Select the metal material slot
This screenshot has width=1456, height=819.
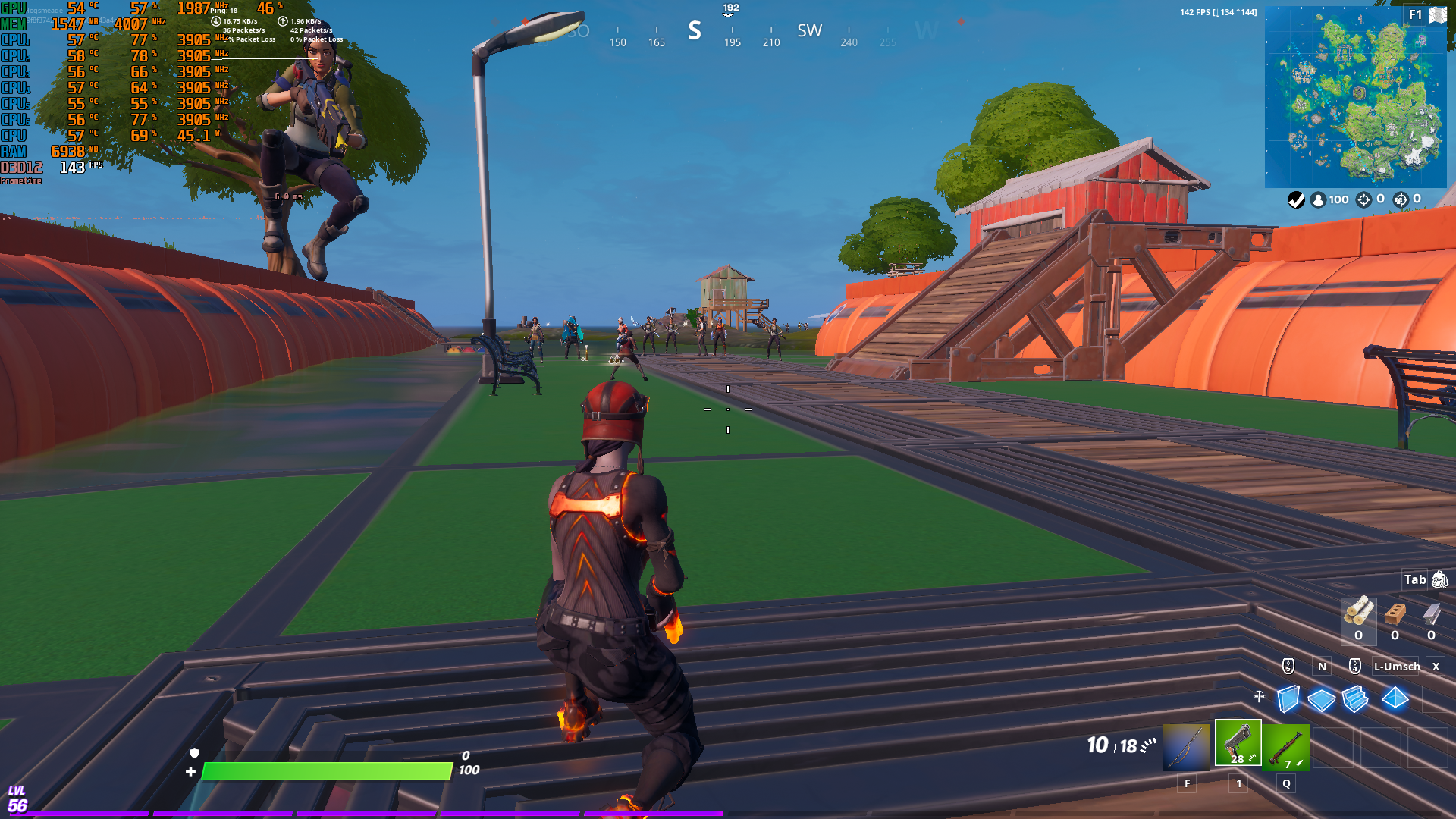(1431, 613)
